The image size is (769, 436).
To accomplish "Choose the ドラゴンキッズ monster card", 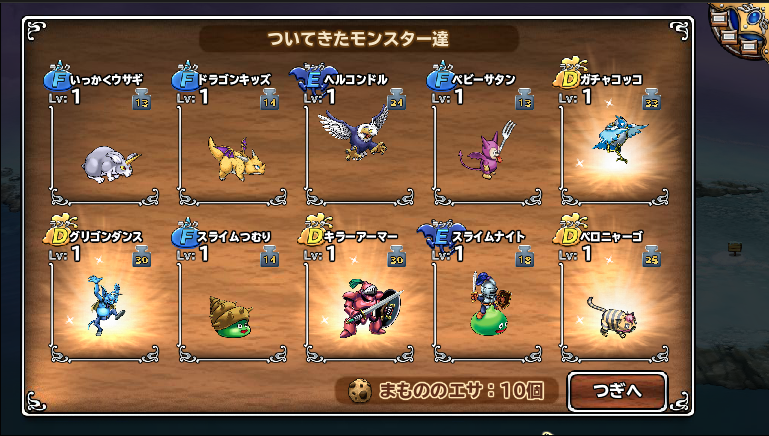I will tap(235, 150).
